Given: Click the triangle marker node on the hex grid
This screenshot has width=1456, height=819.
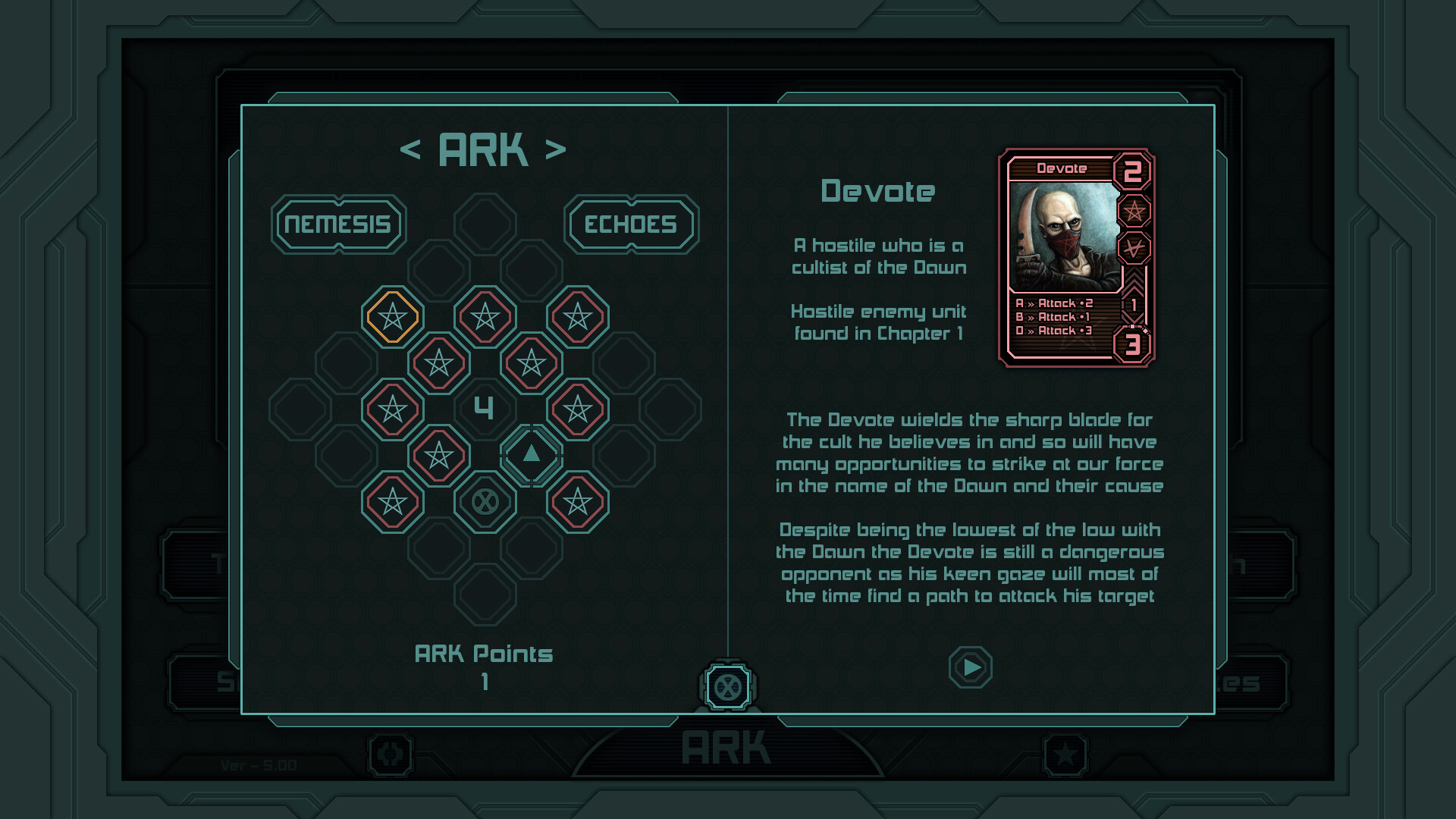Looking at the screenshot, I should click(x=532, y=454).
